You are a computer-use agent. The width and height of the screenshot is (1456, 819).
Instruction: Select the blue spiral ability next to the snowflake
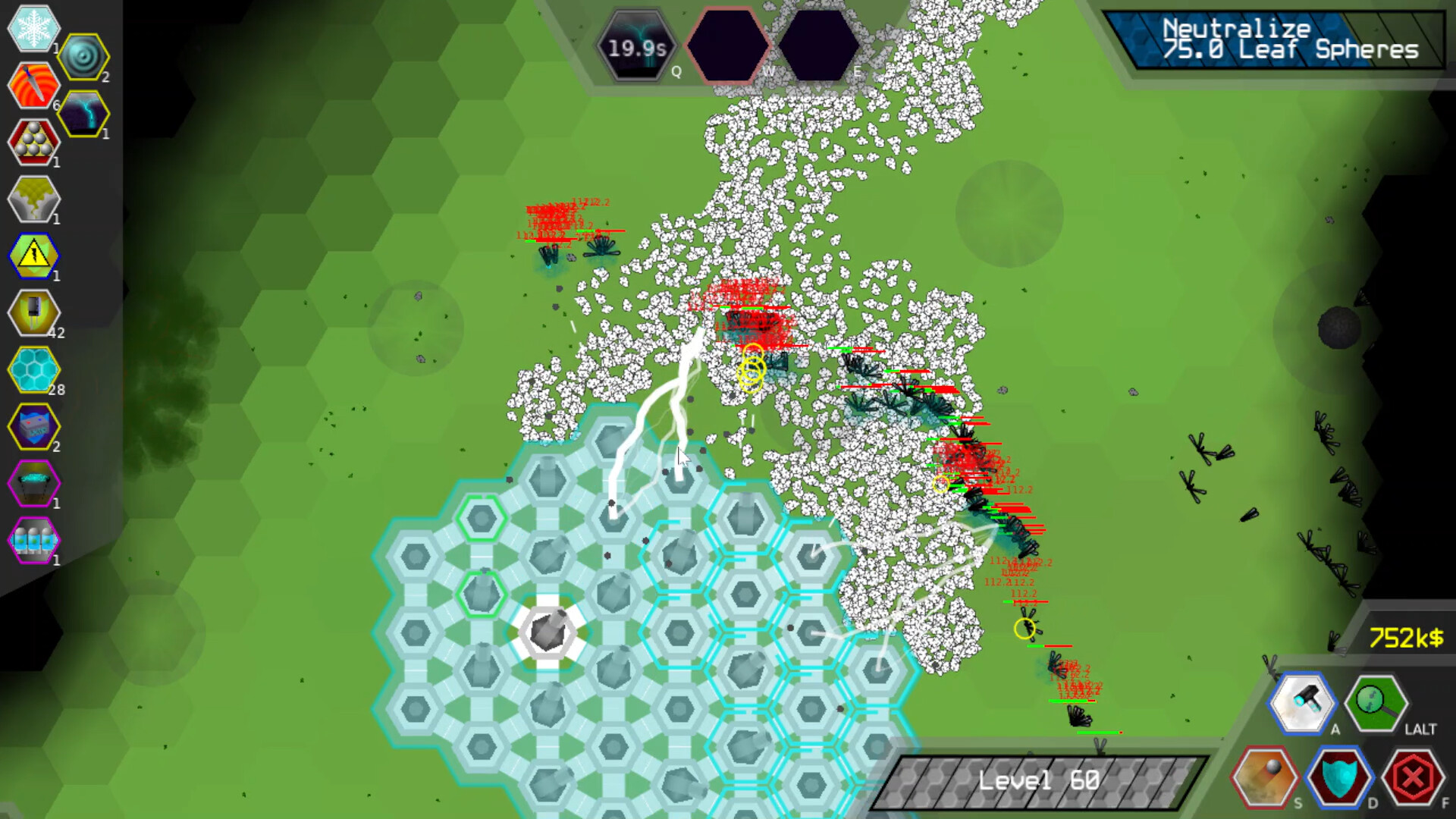tap(83, 55)
